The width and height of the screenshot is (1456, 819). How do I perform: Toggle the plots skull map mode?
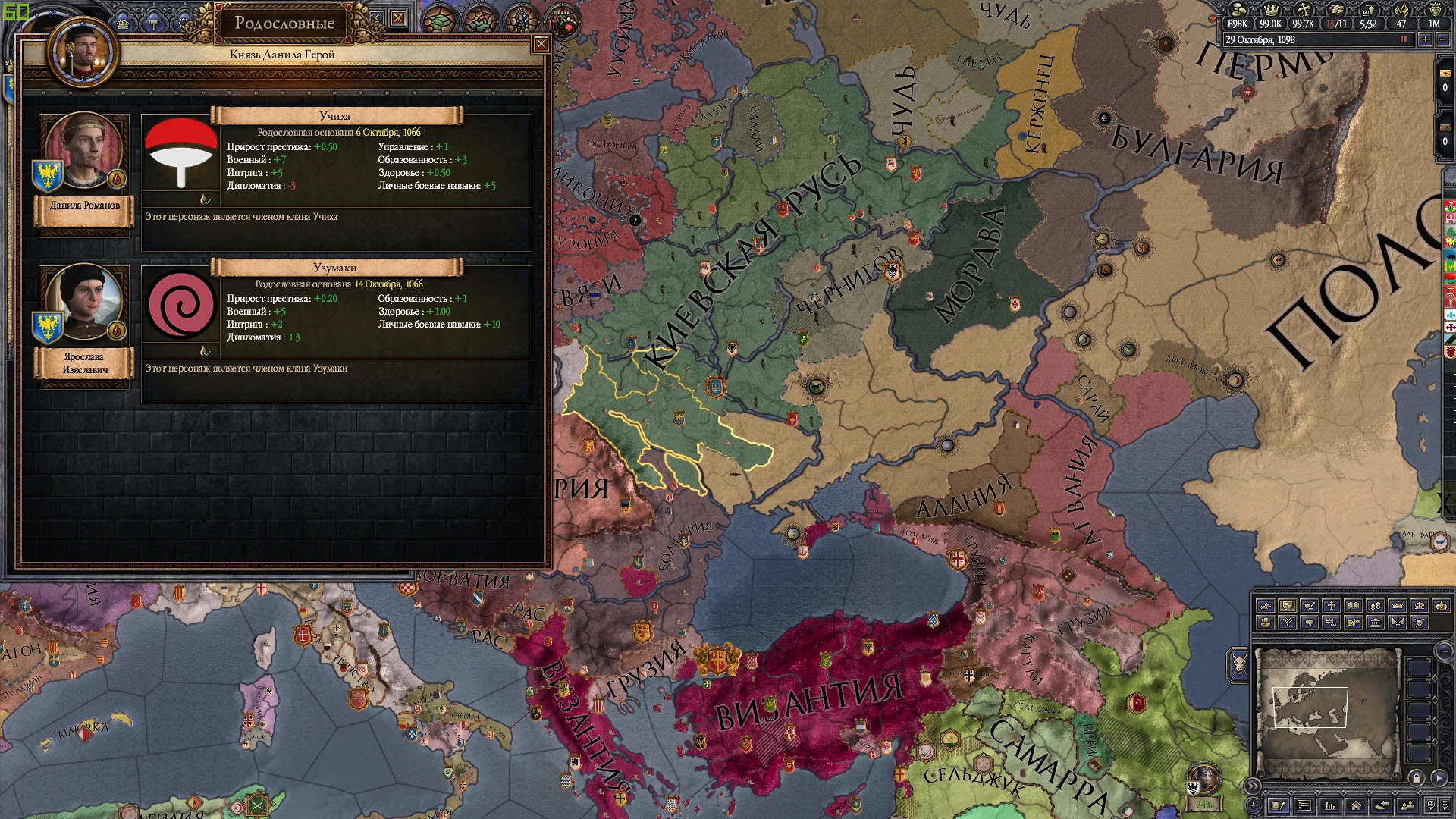1419,623
